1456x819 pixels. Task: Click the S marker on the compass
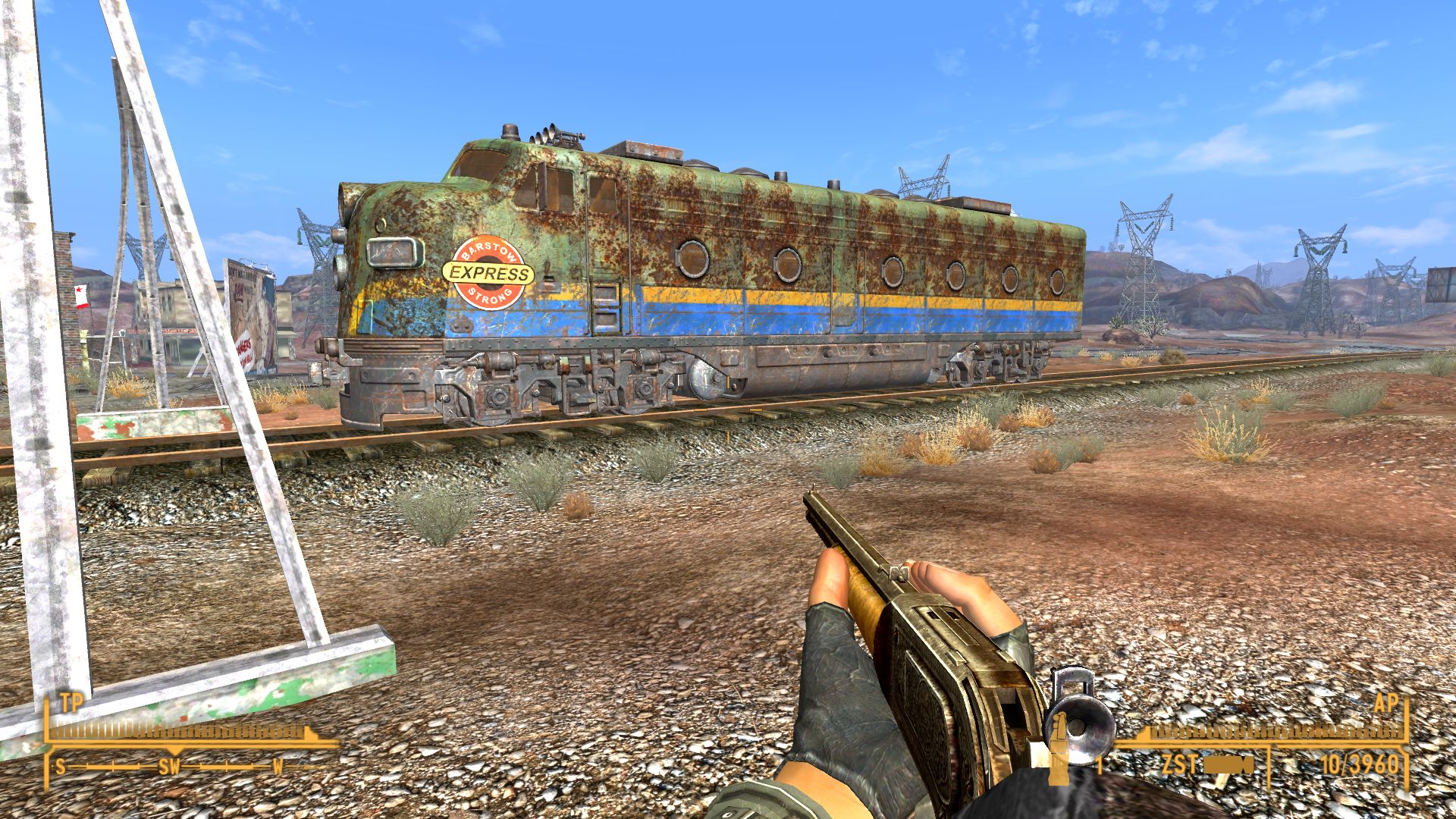(x=61, y=767)
